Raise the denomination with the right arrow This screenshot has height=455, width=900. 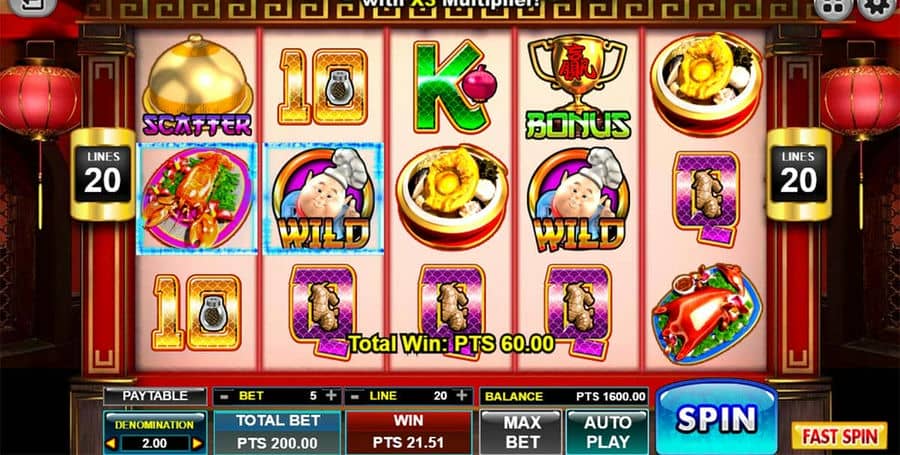click(197, 443)
